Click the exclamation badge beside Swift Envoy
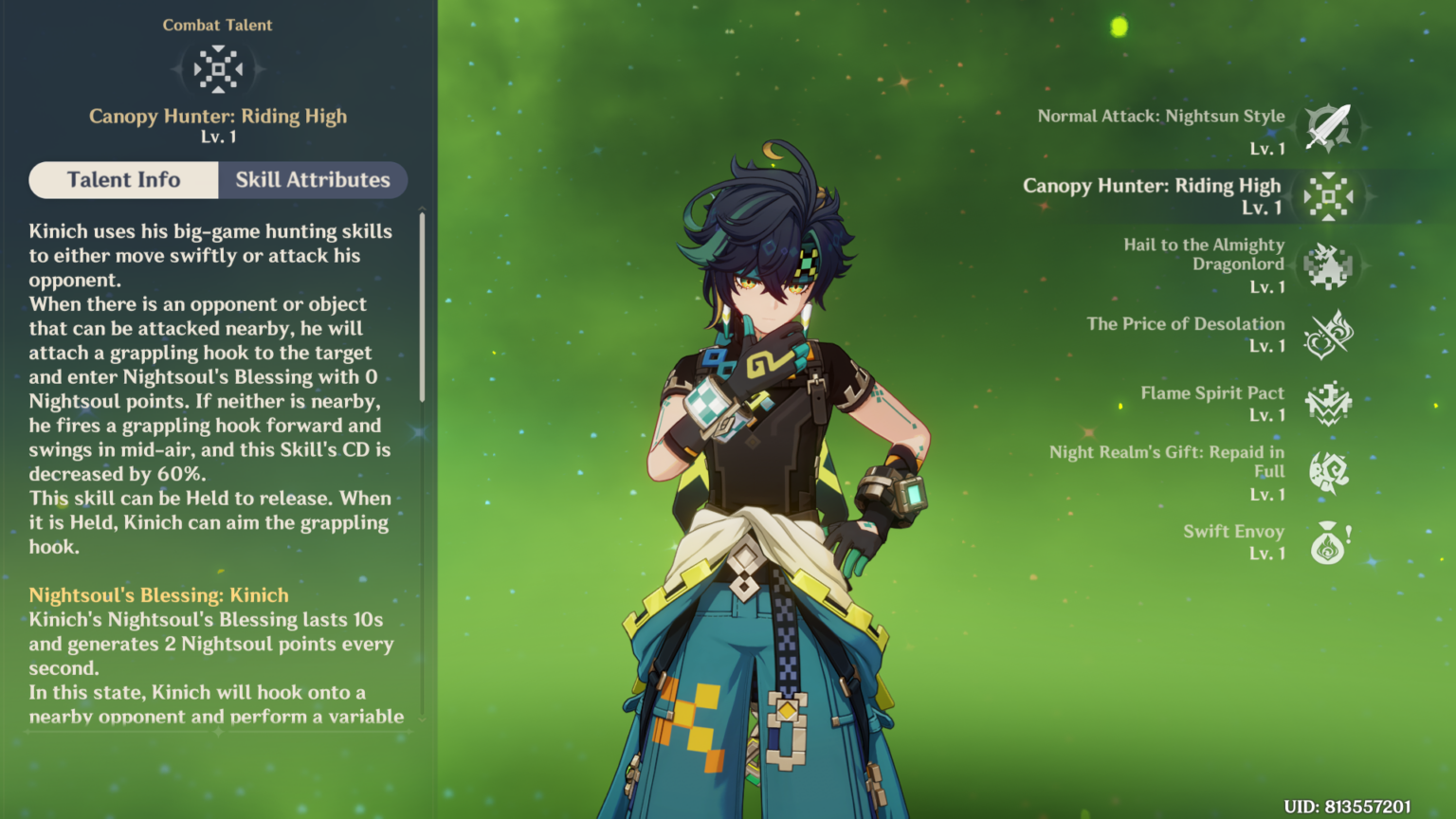This screenshot has height=819, width=1456. [1350, 536]
